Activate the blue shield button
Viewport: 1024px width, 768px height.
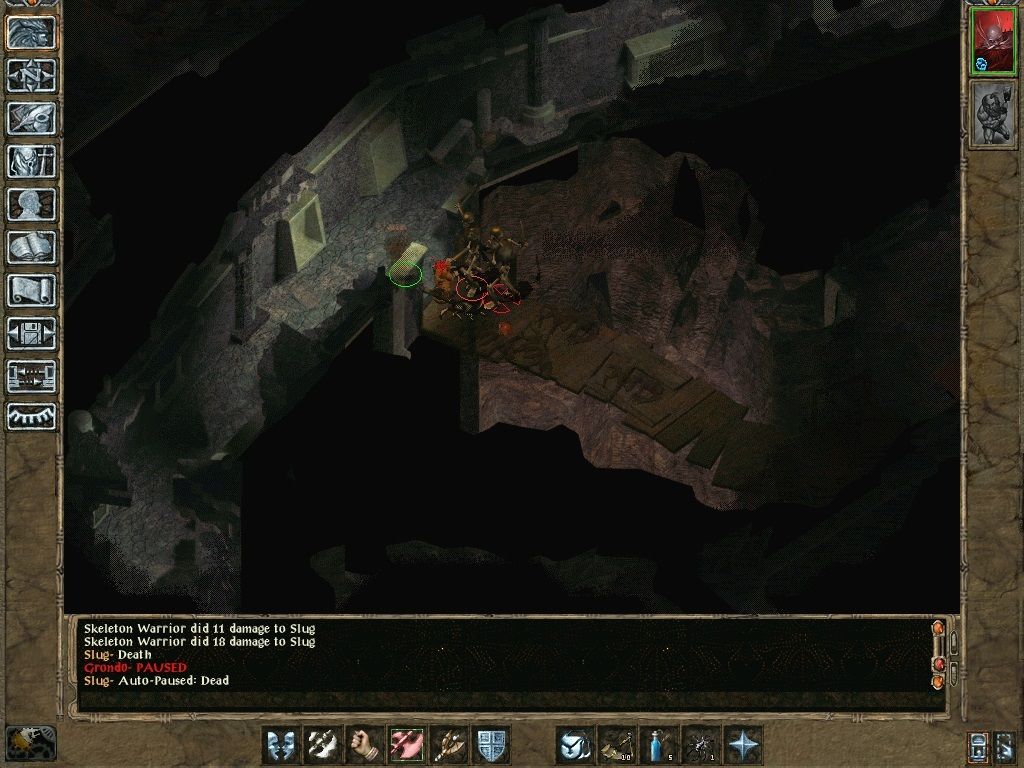click(491, 745)
